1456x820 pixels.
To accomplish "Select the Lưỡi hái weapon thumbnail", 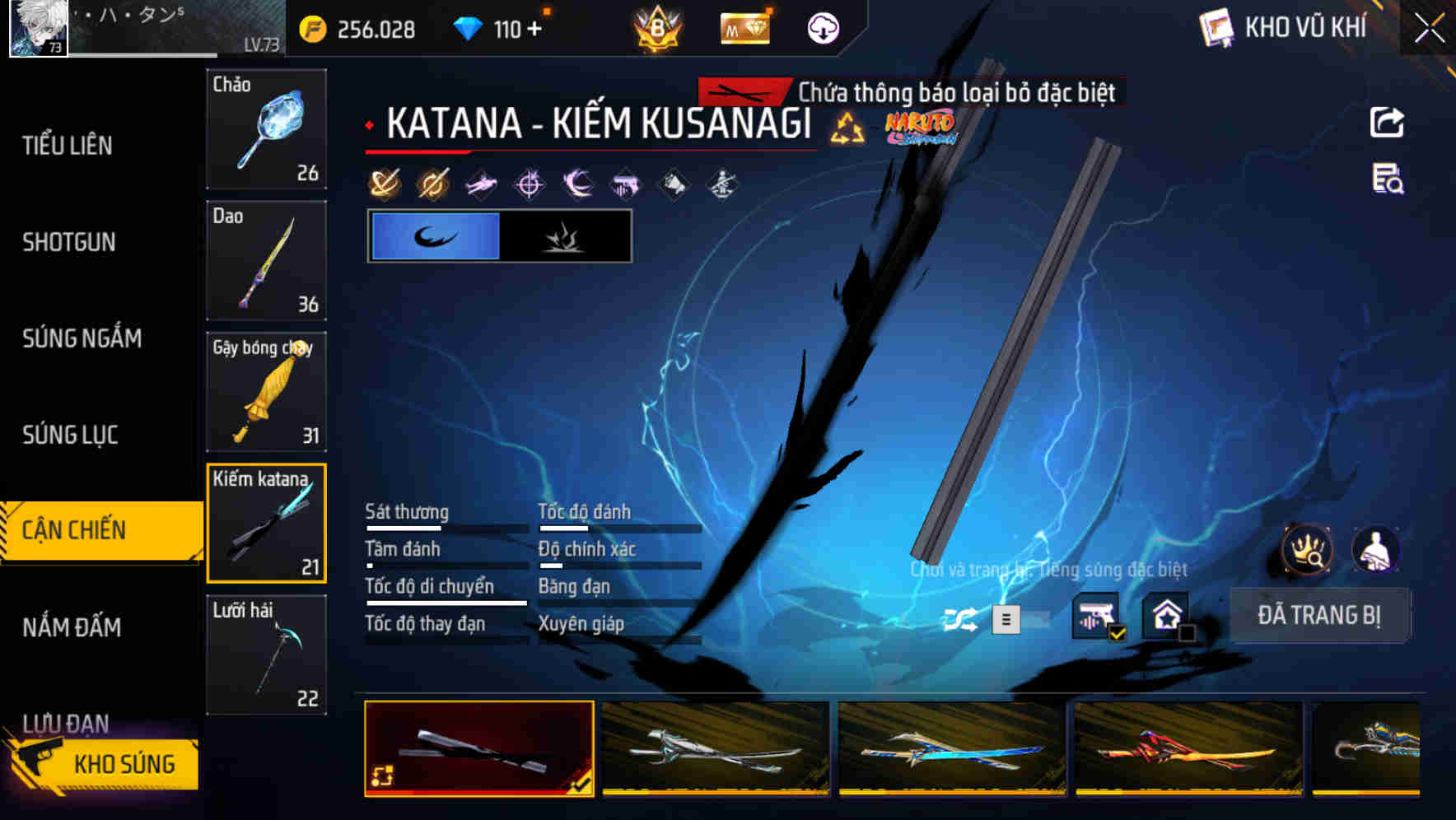I will point(266,655).
